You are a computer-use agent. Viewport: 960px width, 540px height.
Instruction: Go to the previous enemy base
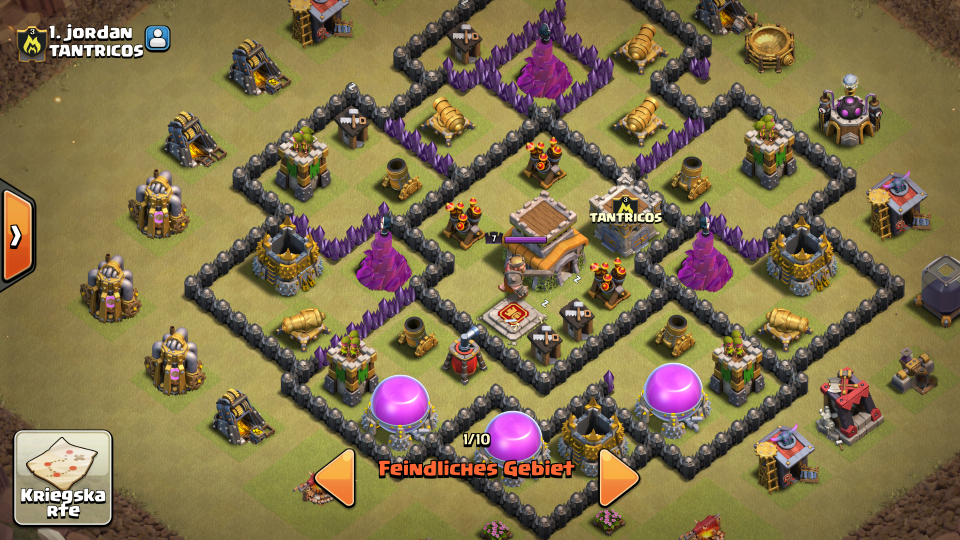tap(336, 477)
